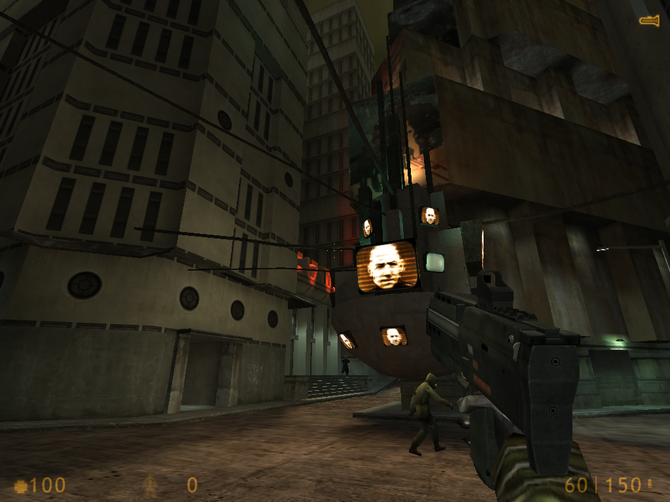Click the flashlight icon on the HUD

click(649, 20)
